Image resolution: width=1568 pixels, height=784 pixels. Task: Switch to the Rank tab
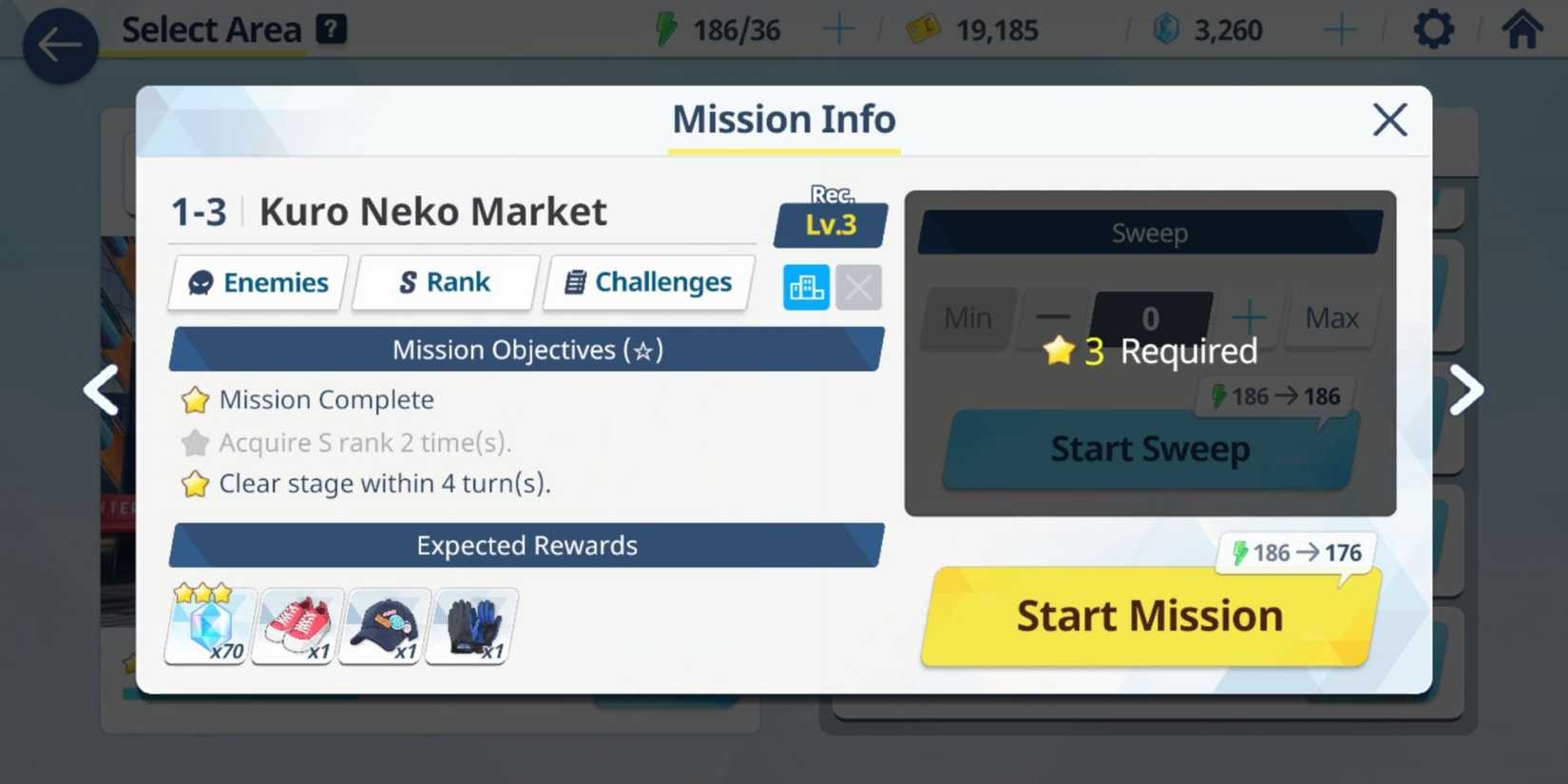coord(445,282)
